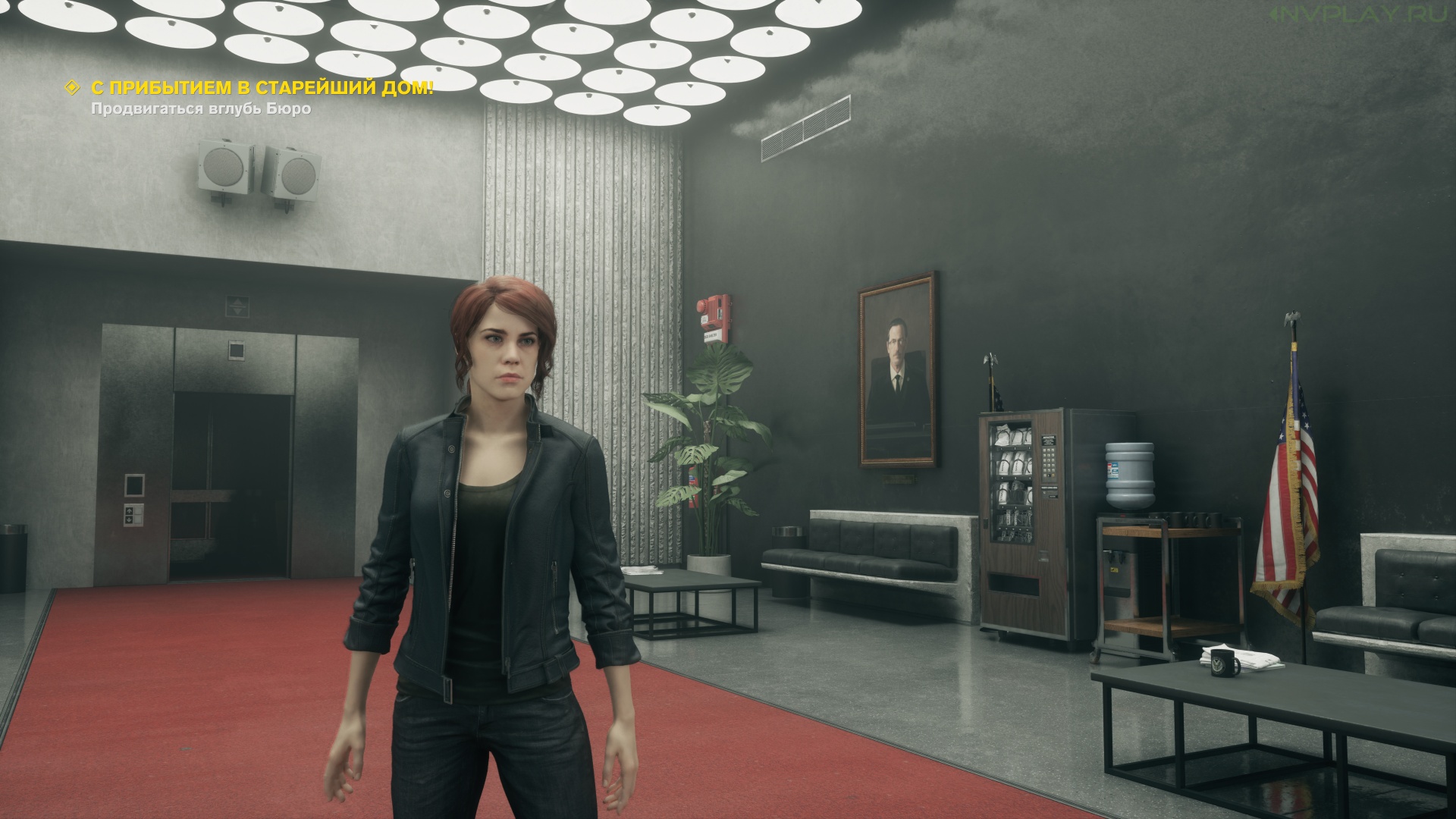Click the mission title in the objective tracker

pyautogui.click(x=262, y=88)
